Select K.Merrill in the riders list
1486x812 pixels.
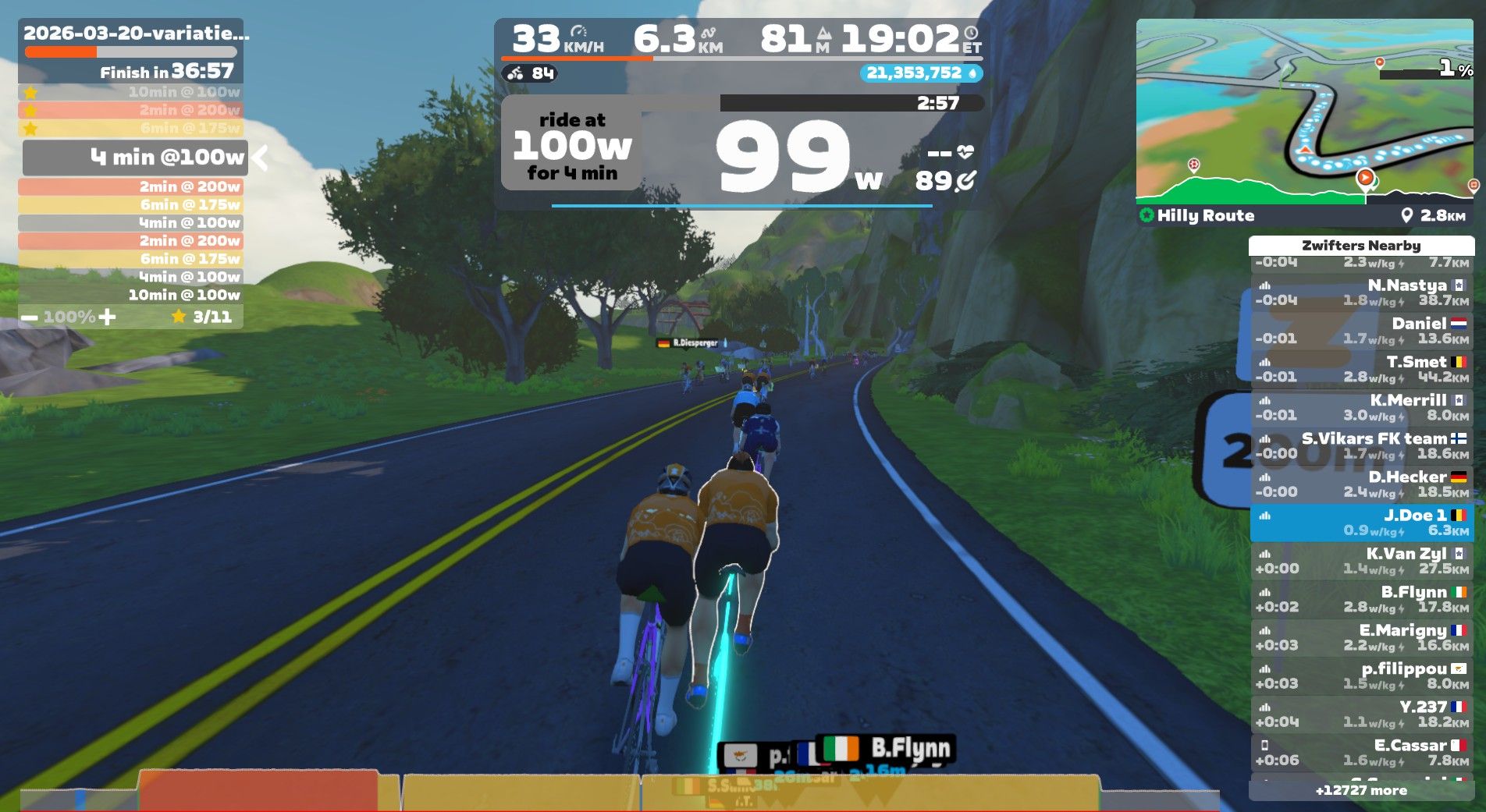tap(1361, 407)
